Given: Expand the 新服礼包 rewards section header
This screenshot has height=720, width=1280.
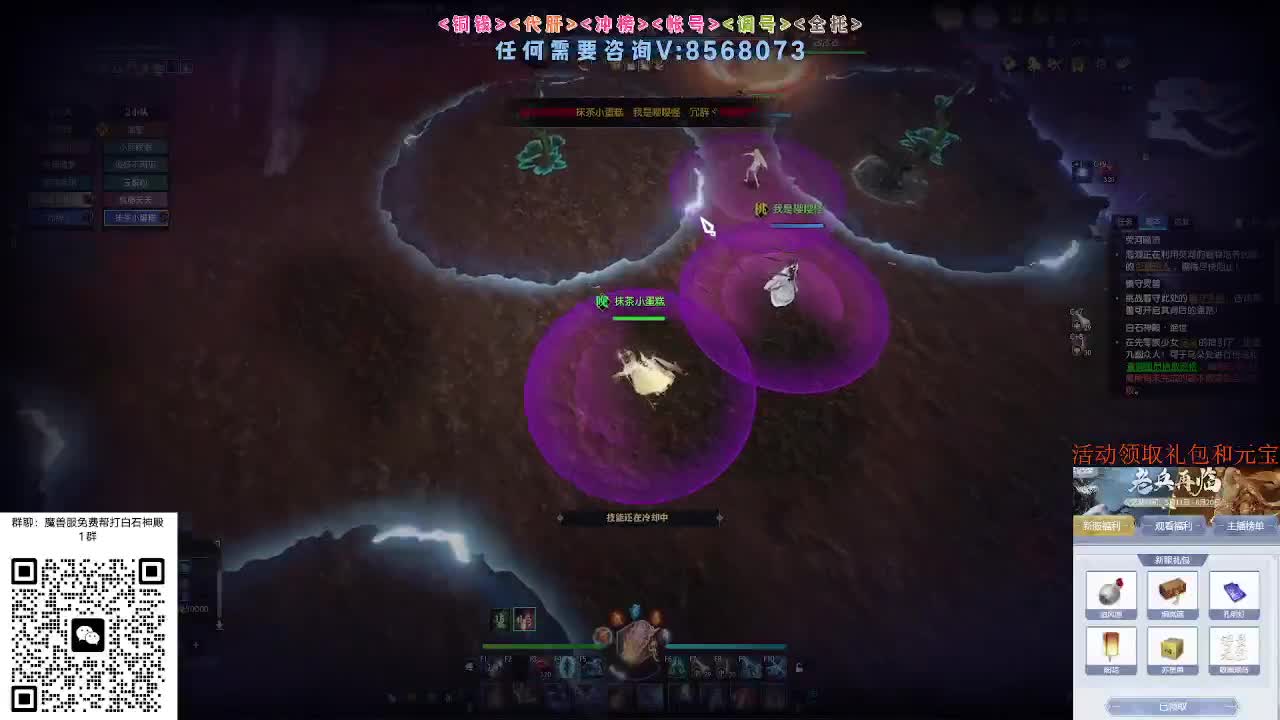Looking at the screenshot, I should click(1173, 562).
